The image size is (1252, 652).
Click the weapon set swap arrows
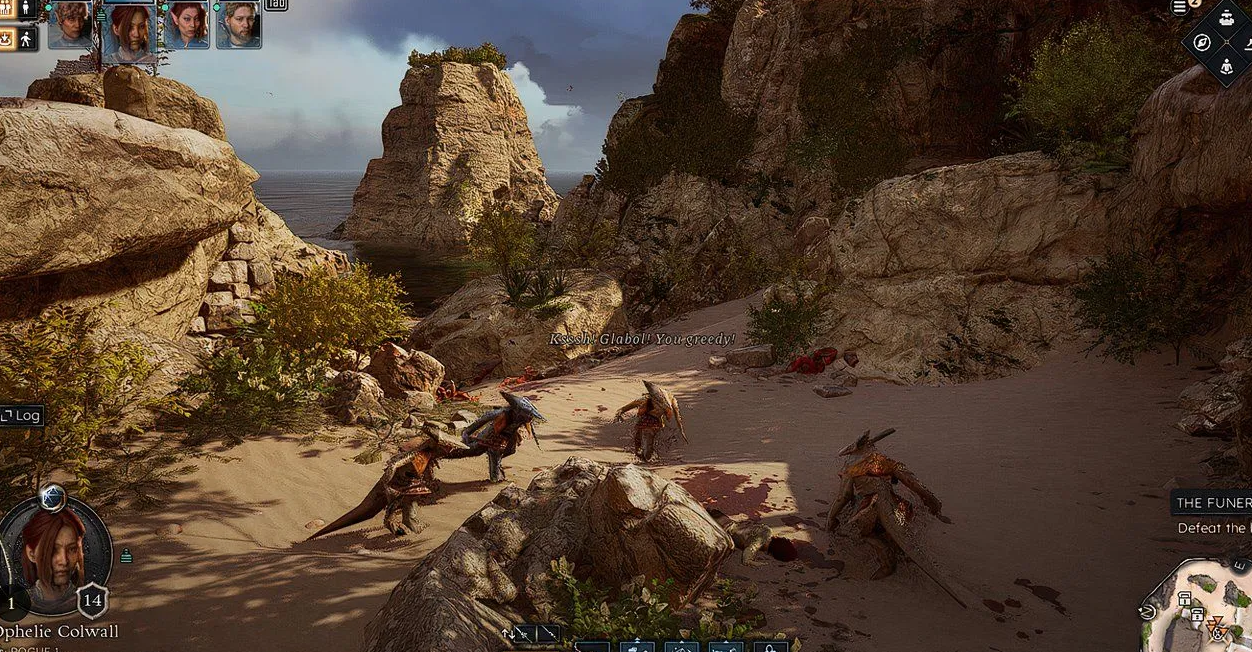click(508, 634)
